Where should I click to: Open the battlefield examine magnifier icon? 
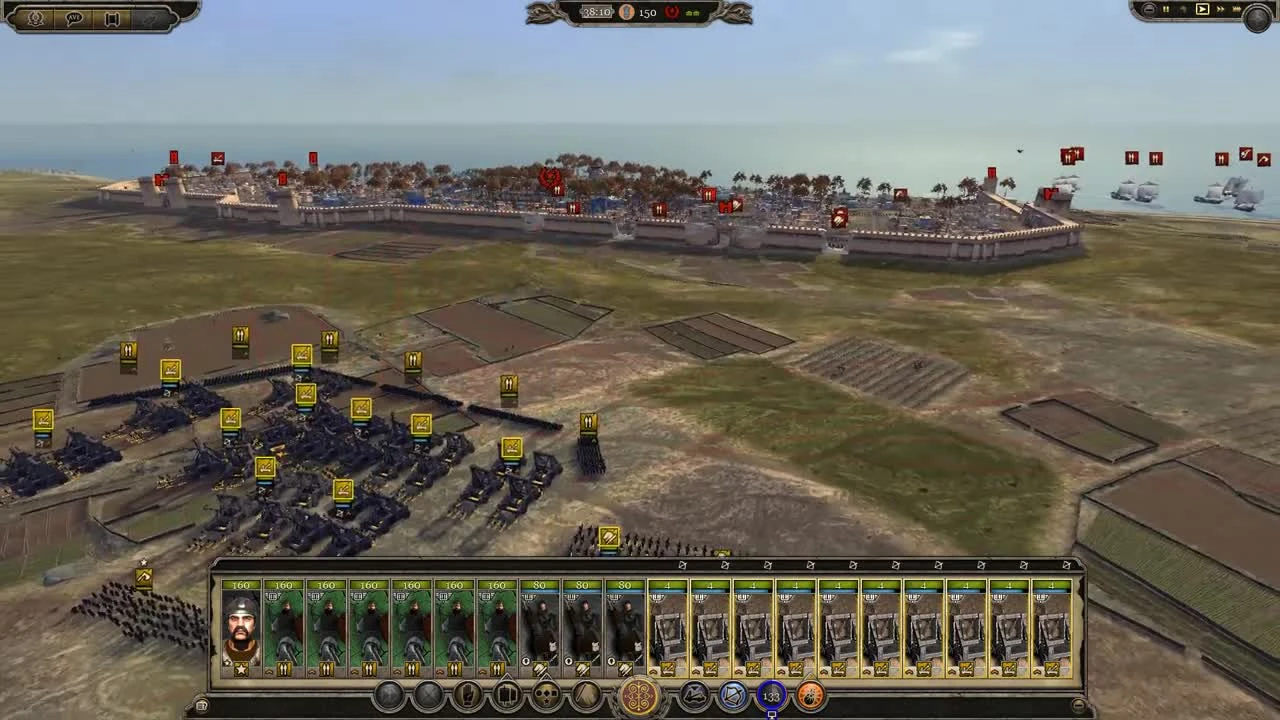35,17
